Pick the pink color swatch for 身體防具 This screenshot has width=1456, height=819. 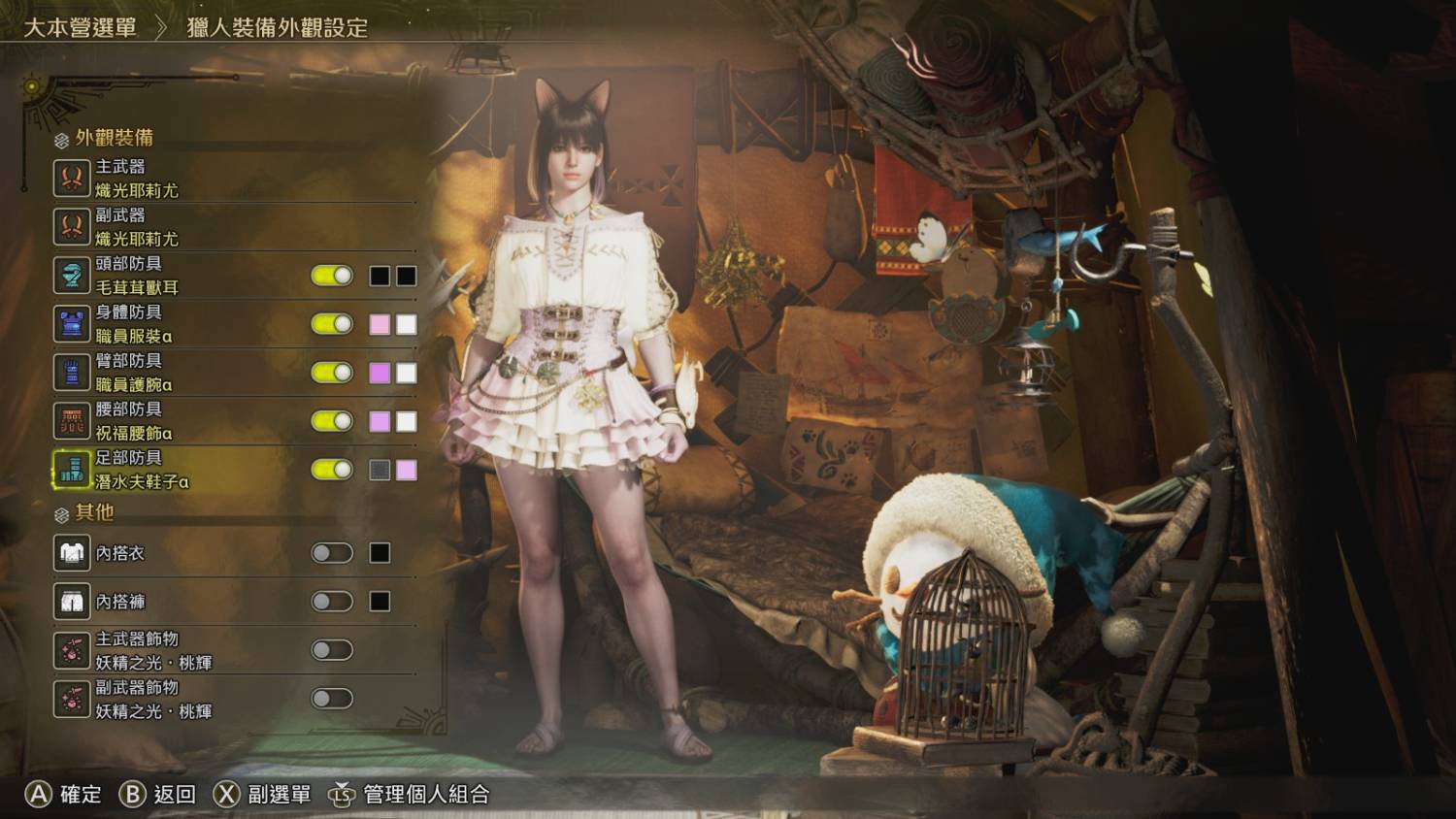tap(380, 324)
